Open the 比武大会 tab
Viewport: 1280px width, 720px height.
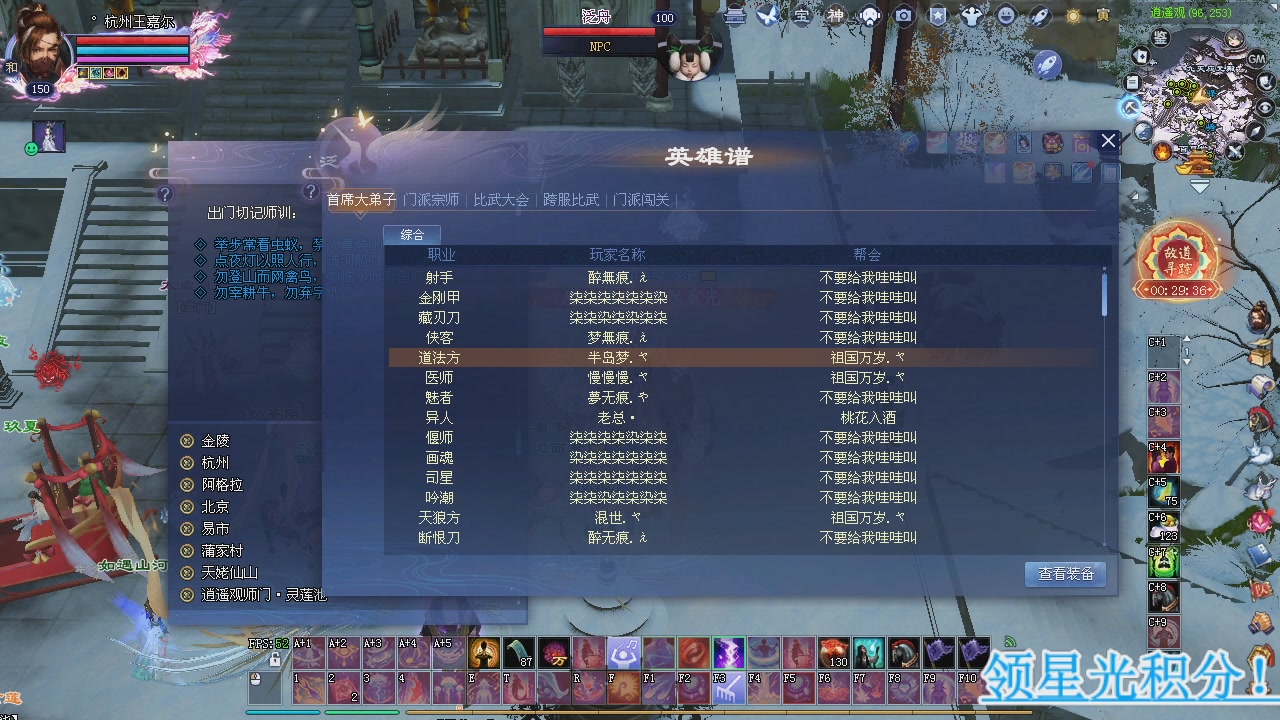point(500,199)
